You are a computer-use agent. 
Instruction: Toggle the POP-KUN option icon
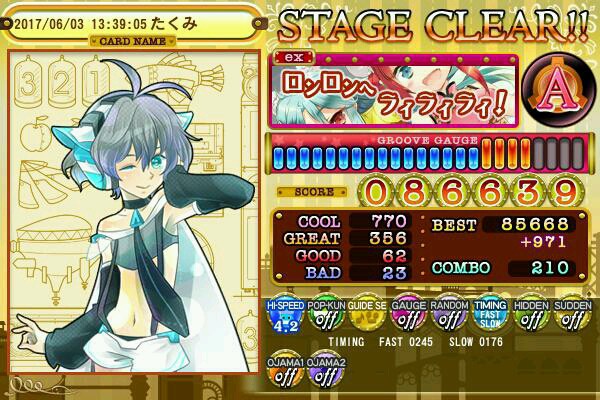[x=324, y=316]
